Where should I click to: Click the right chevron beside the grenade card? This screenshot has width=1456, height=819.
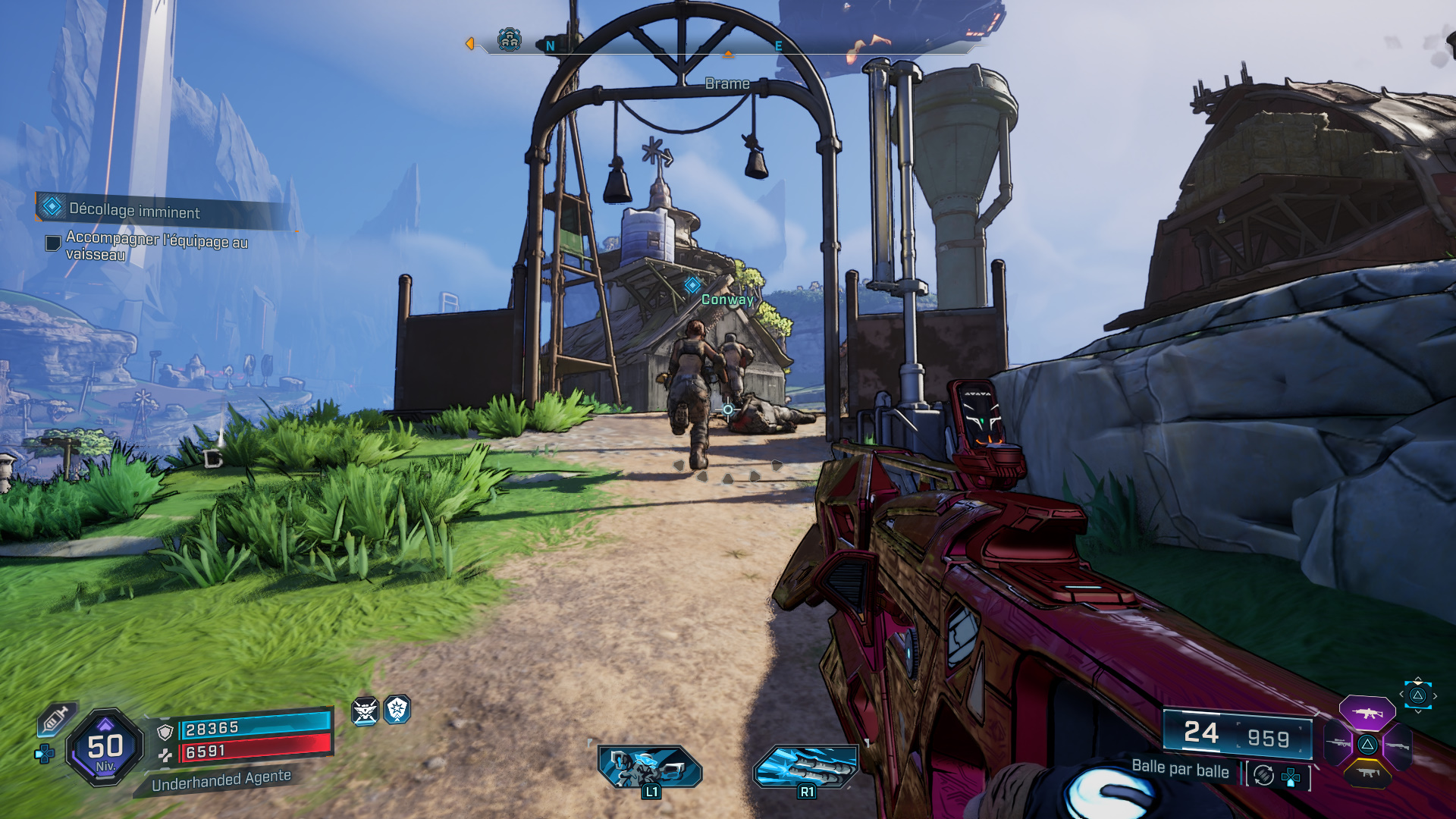(x=1435, y=695)
